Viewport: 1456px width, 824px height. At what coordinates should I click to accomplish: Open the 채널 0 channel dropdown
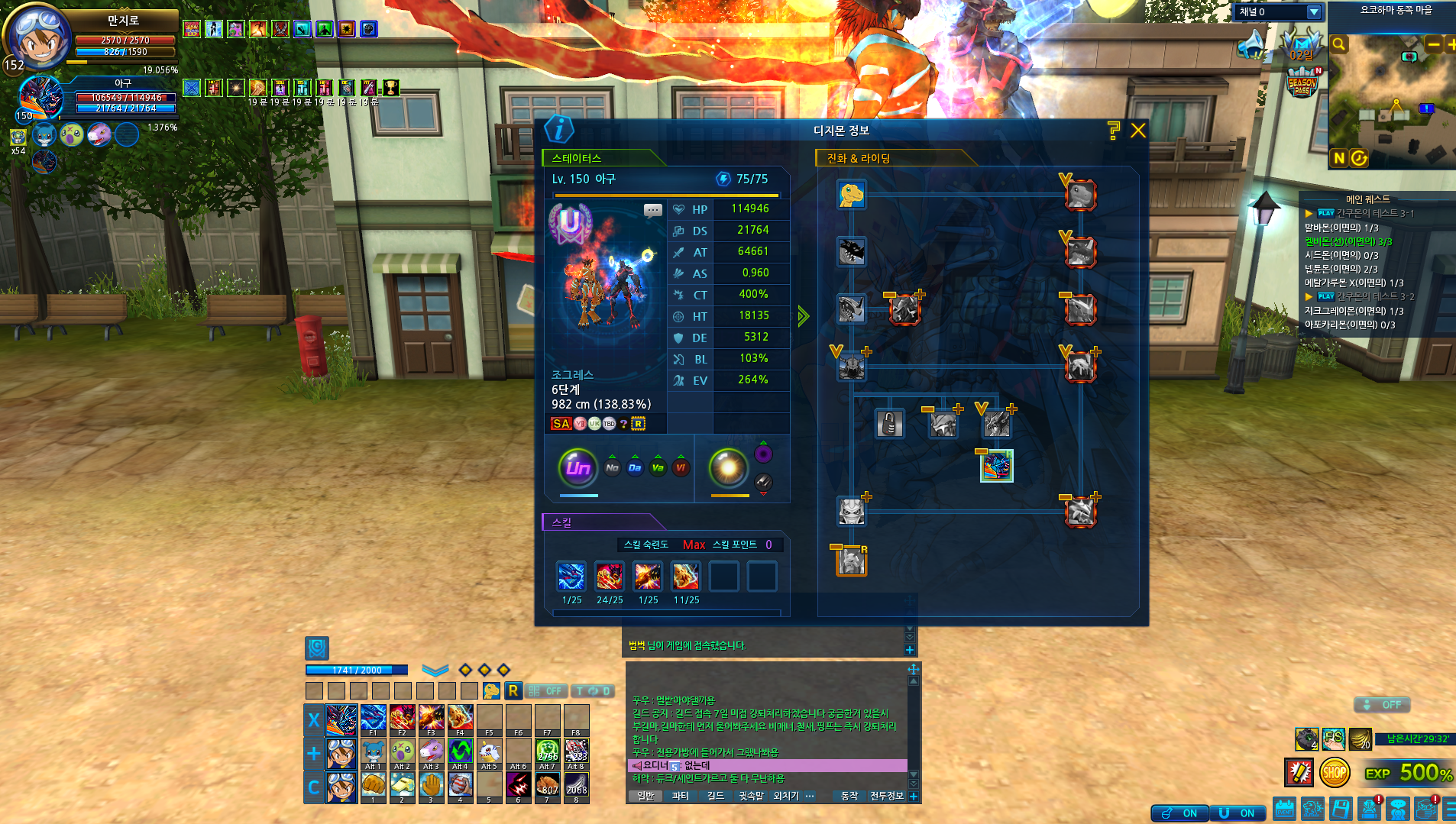pyautogui.click(x=1313, y=12)
